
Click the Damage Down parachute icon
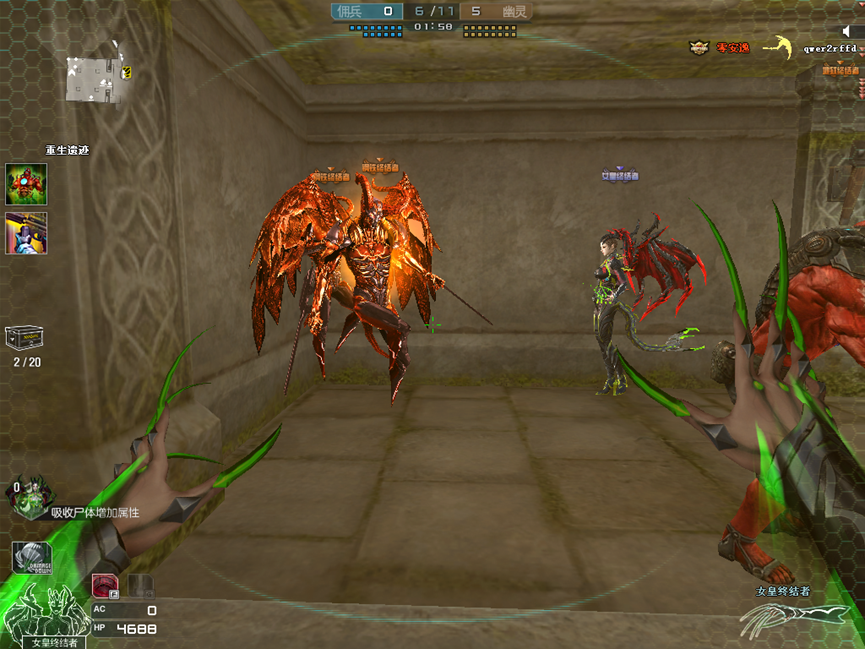pyautogui.click(x=30, y=558)
